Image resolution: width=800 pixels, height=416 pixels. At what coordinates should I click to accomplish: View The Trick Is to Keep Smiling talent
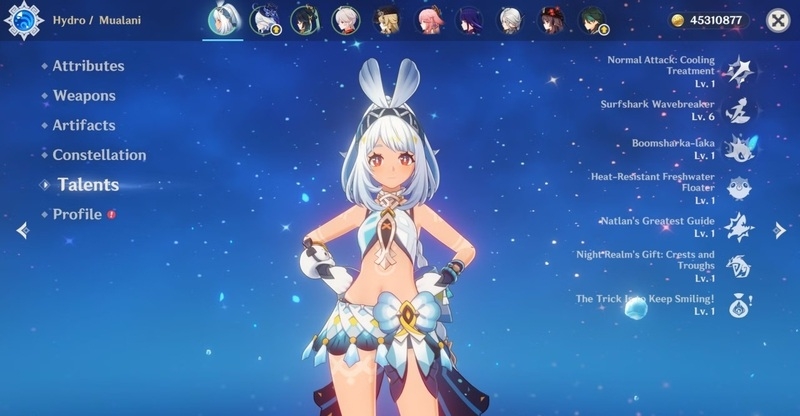tap(739, 304)
